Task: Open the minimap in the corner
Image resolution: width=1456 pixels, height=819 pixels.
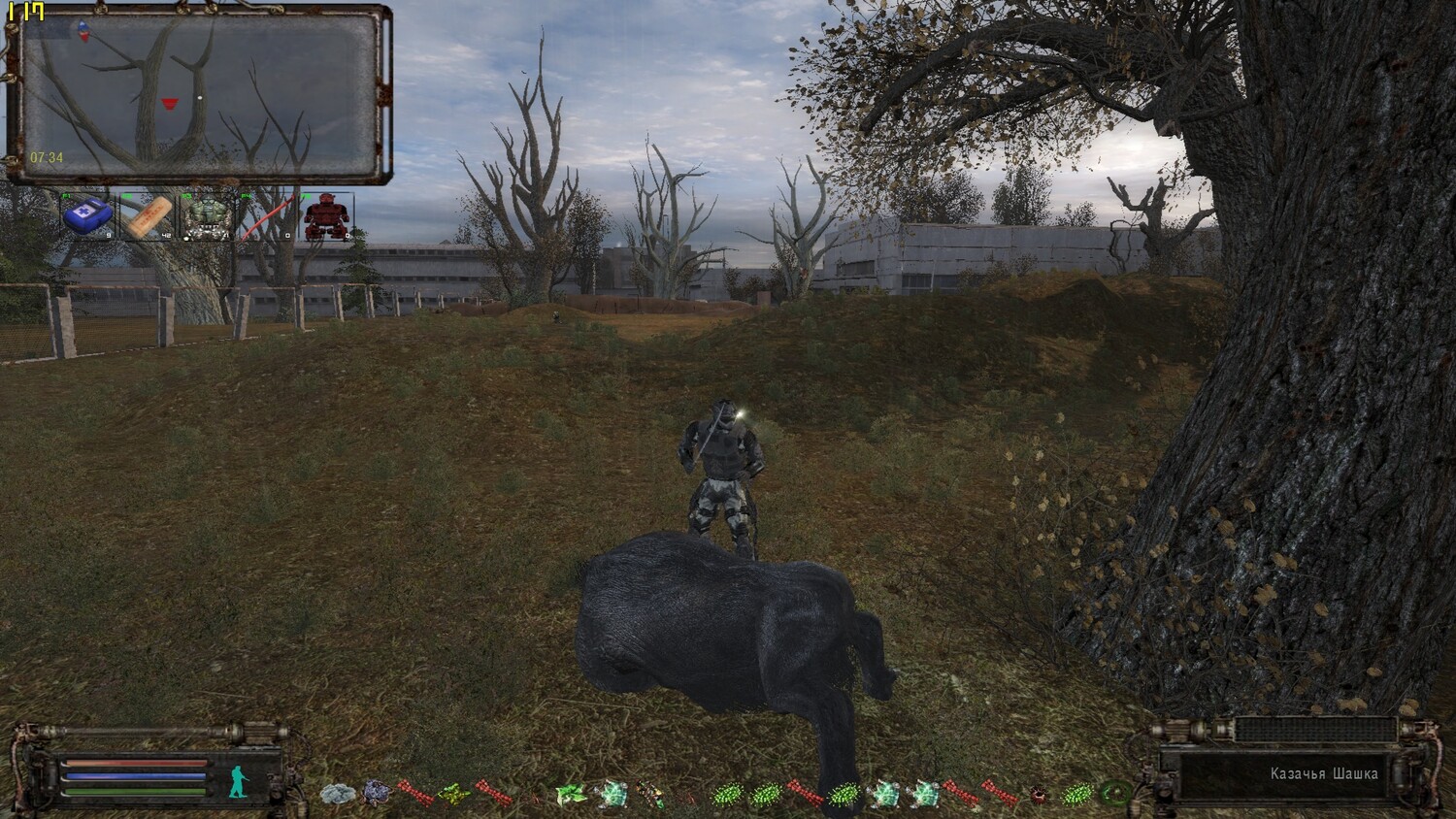Action: (199, 95)
